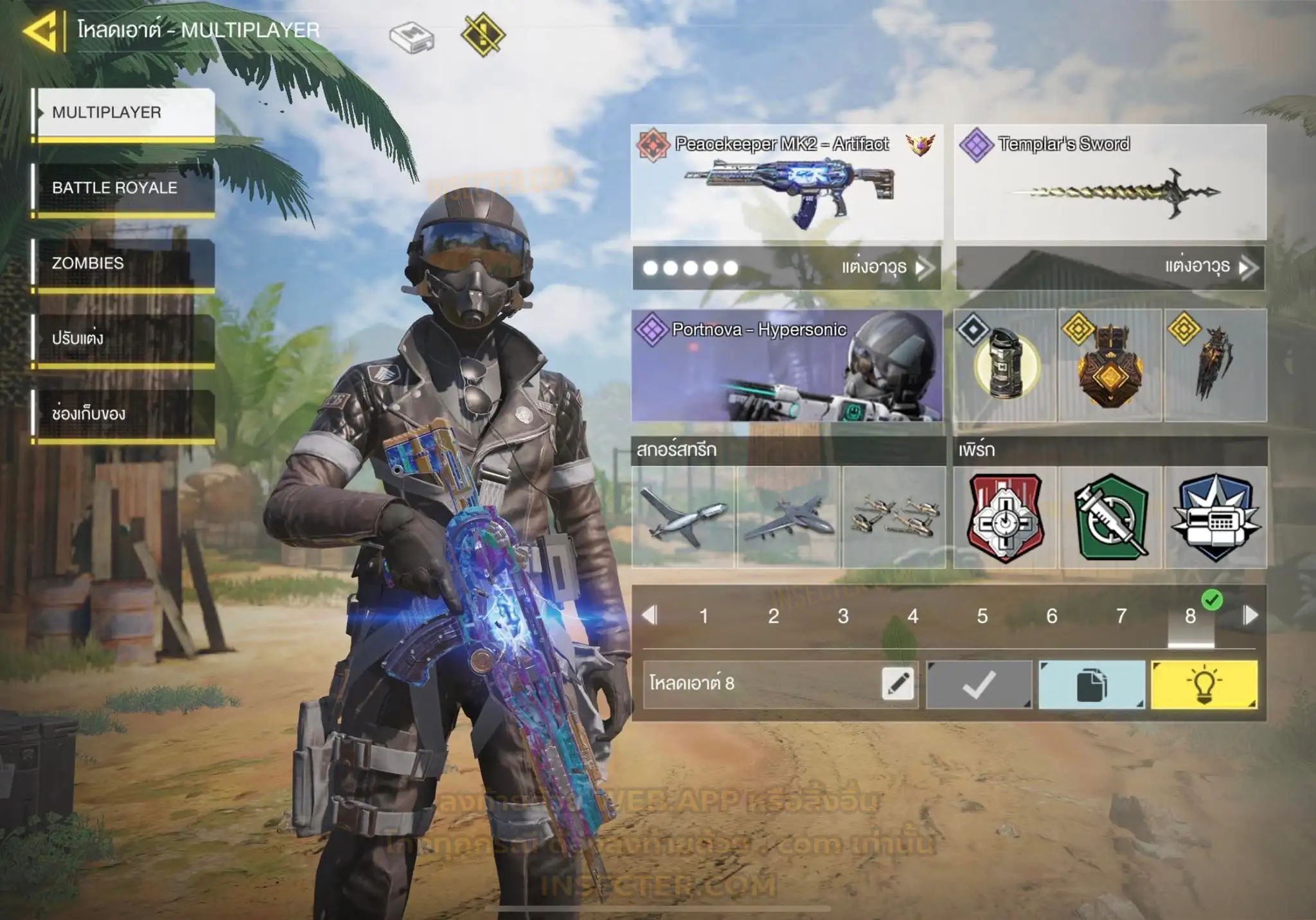
Task: Select the helicopter swarm scorestreak slot
Action: pos(894,517)
